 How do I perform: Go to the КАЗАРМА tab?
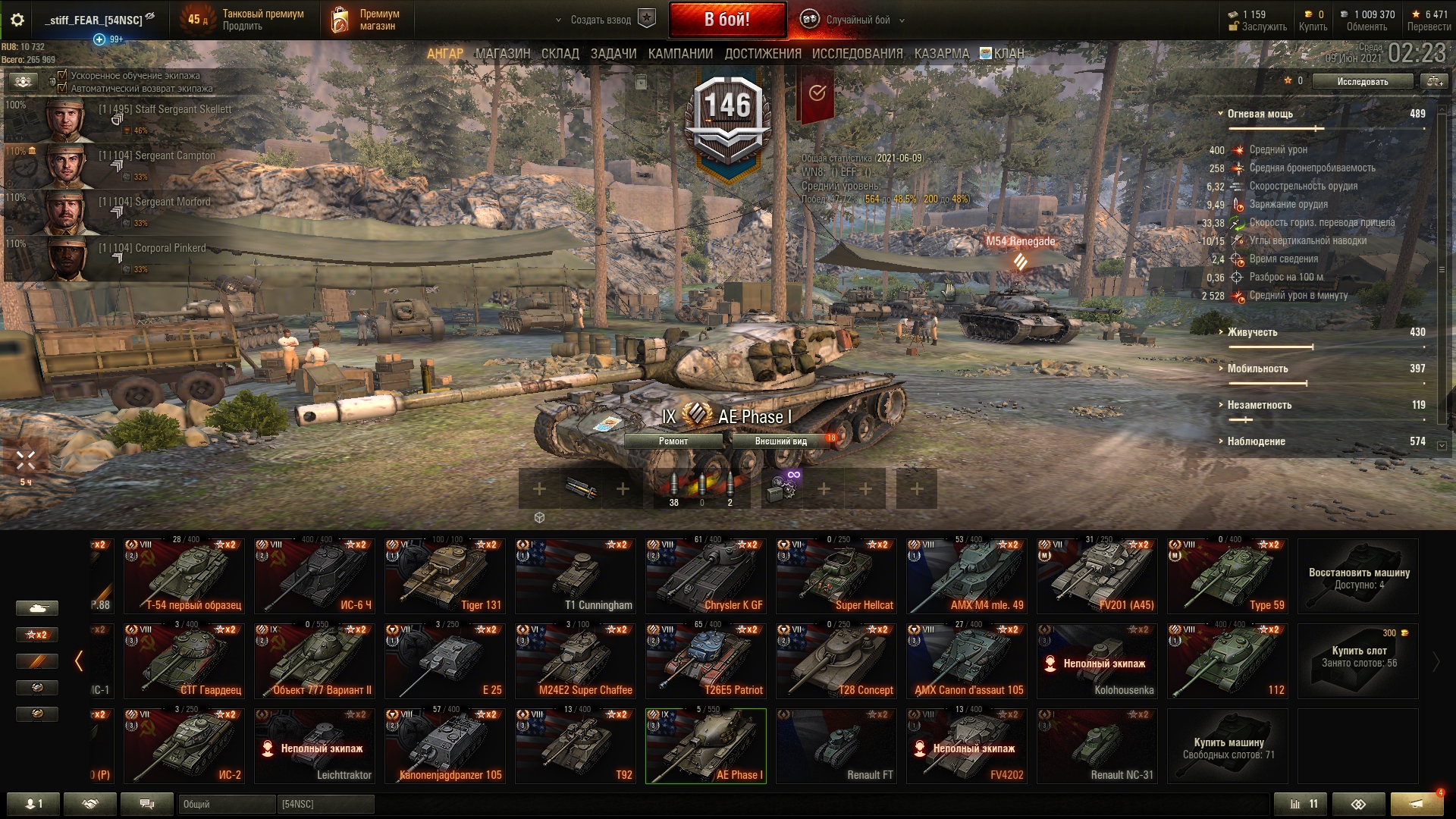[x=941, y=54]
